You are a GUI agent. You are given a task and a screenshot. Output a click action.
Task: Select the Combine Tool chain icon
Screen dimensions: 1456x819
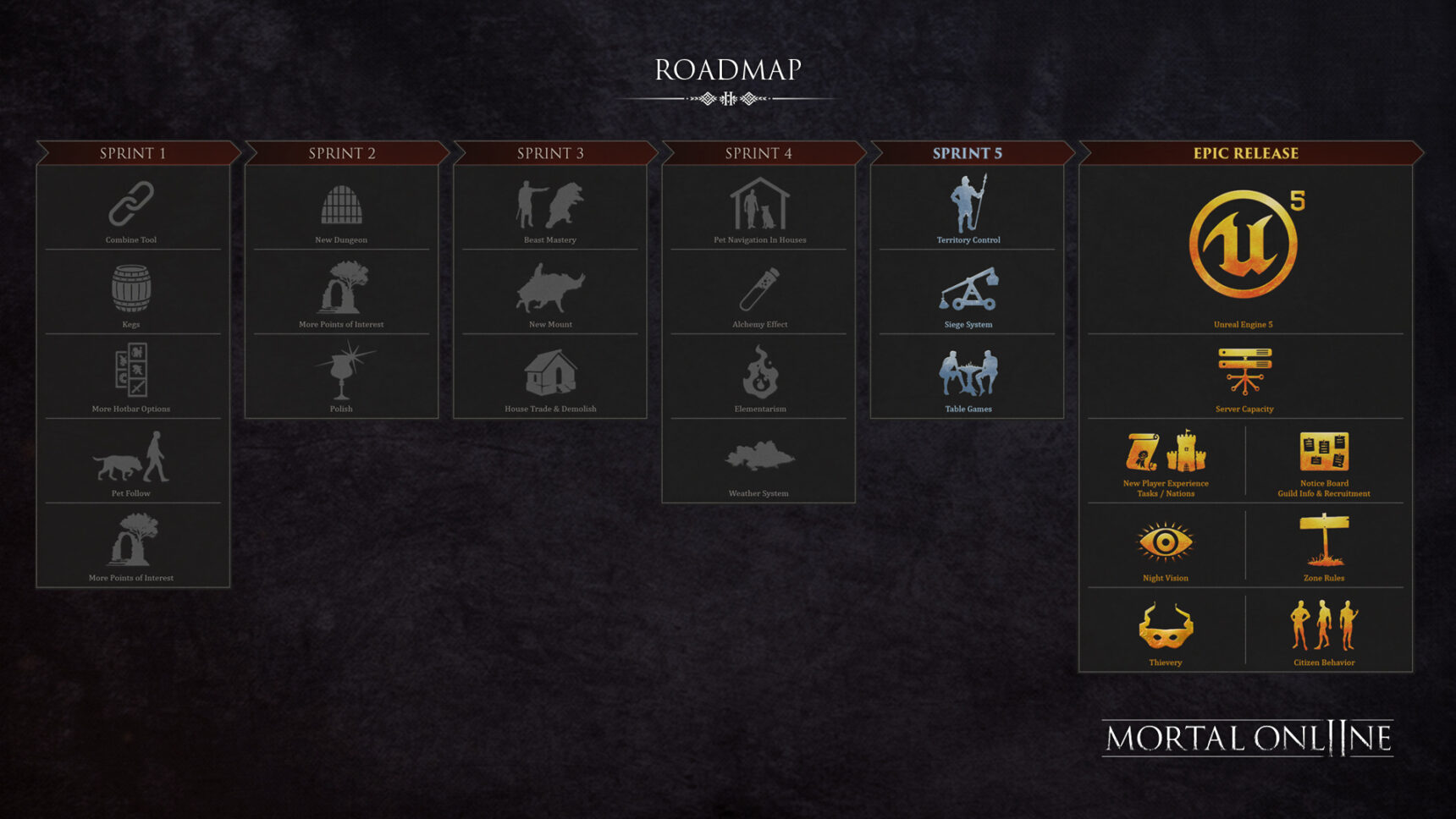(131, 204)
